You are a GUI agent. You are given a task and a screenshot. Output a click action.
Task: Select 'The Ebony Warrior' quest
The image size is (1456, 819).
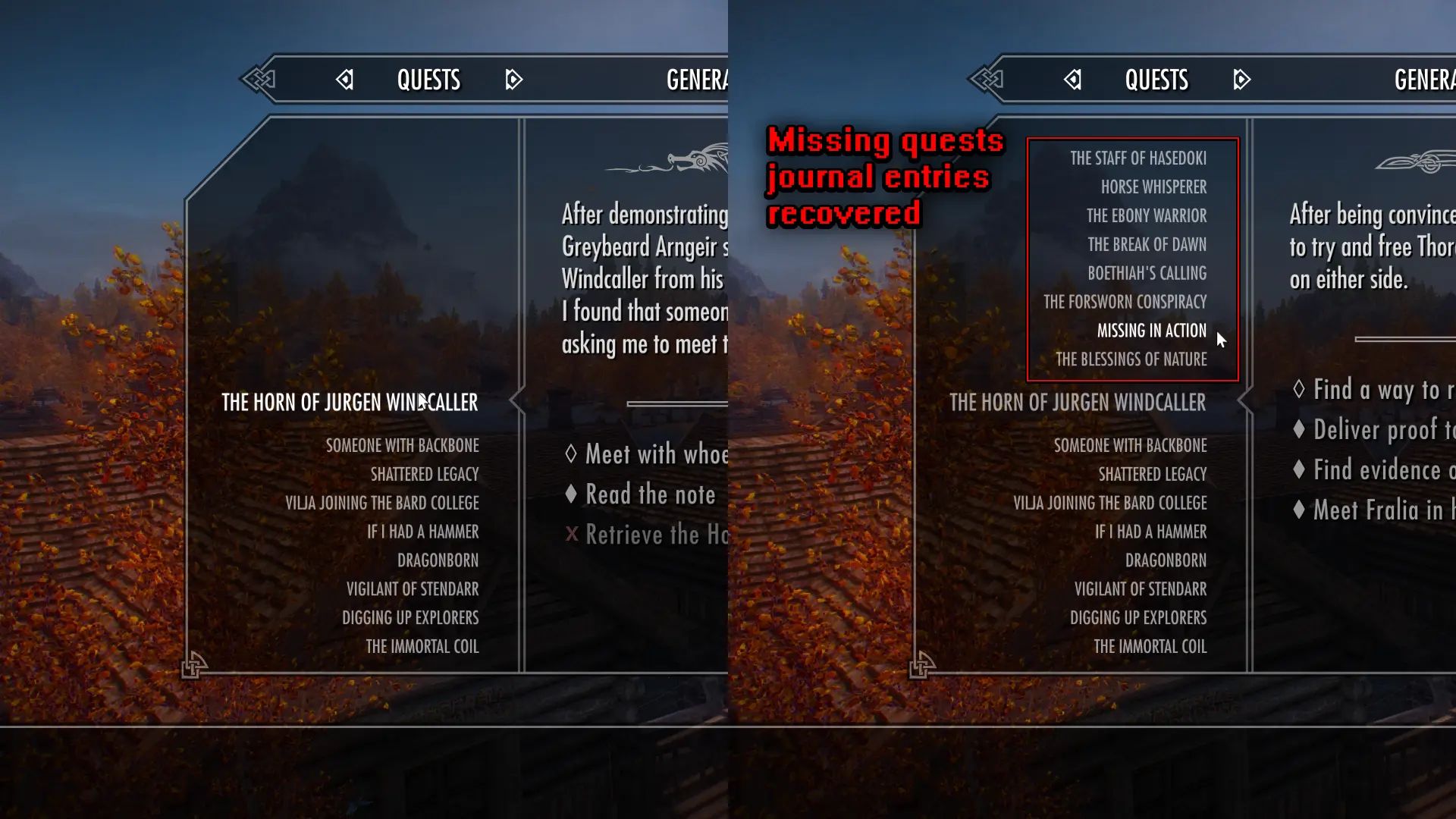[x=1147, y=215]
